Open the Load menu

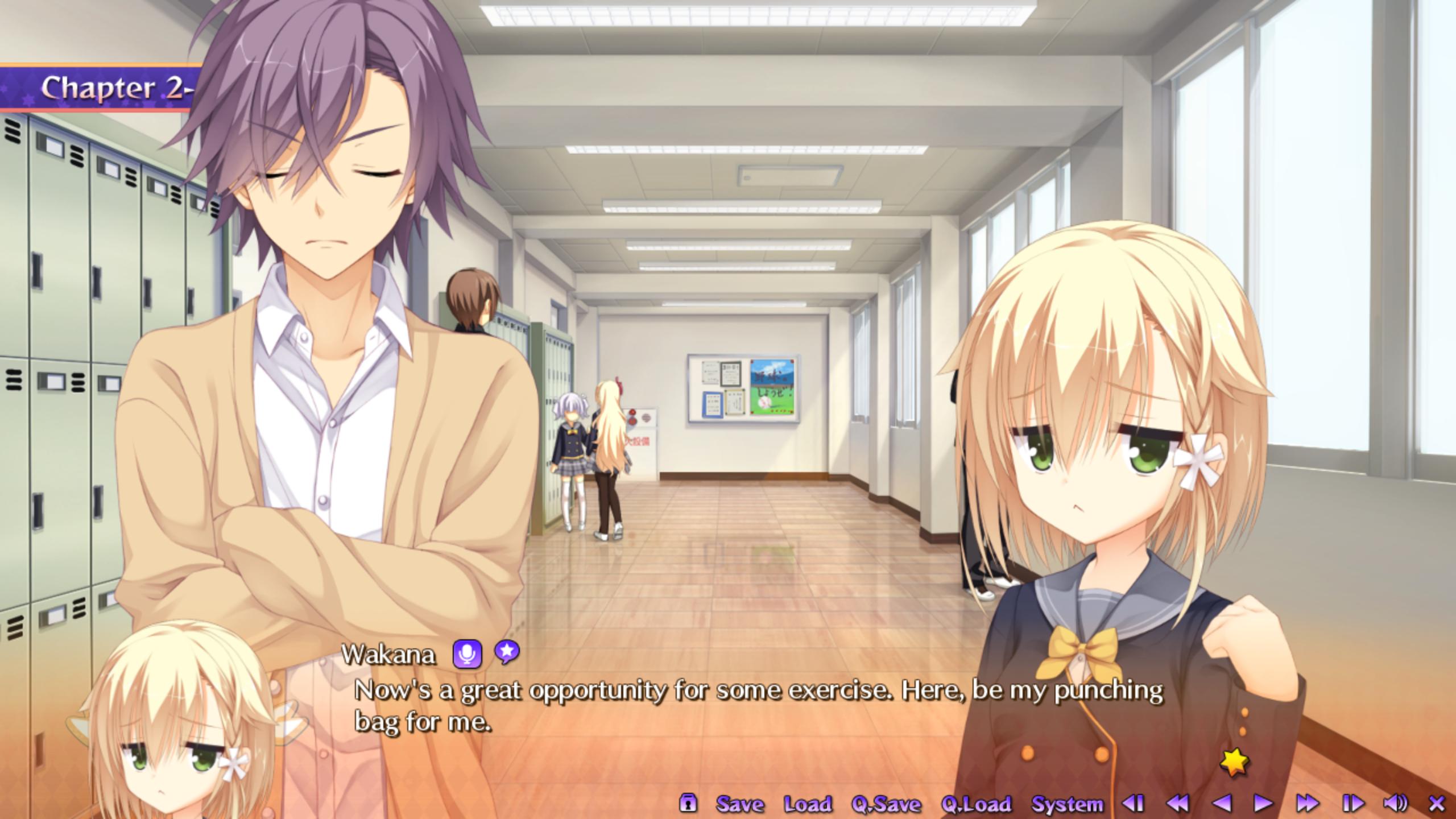(808, 804)
